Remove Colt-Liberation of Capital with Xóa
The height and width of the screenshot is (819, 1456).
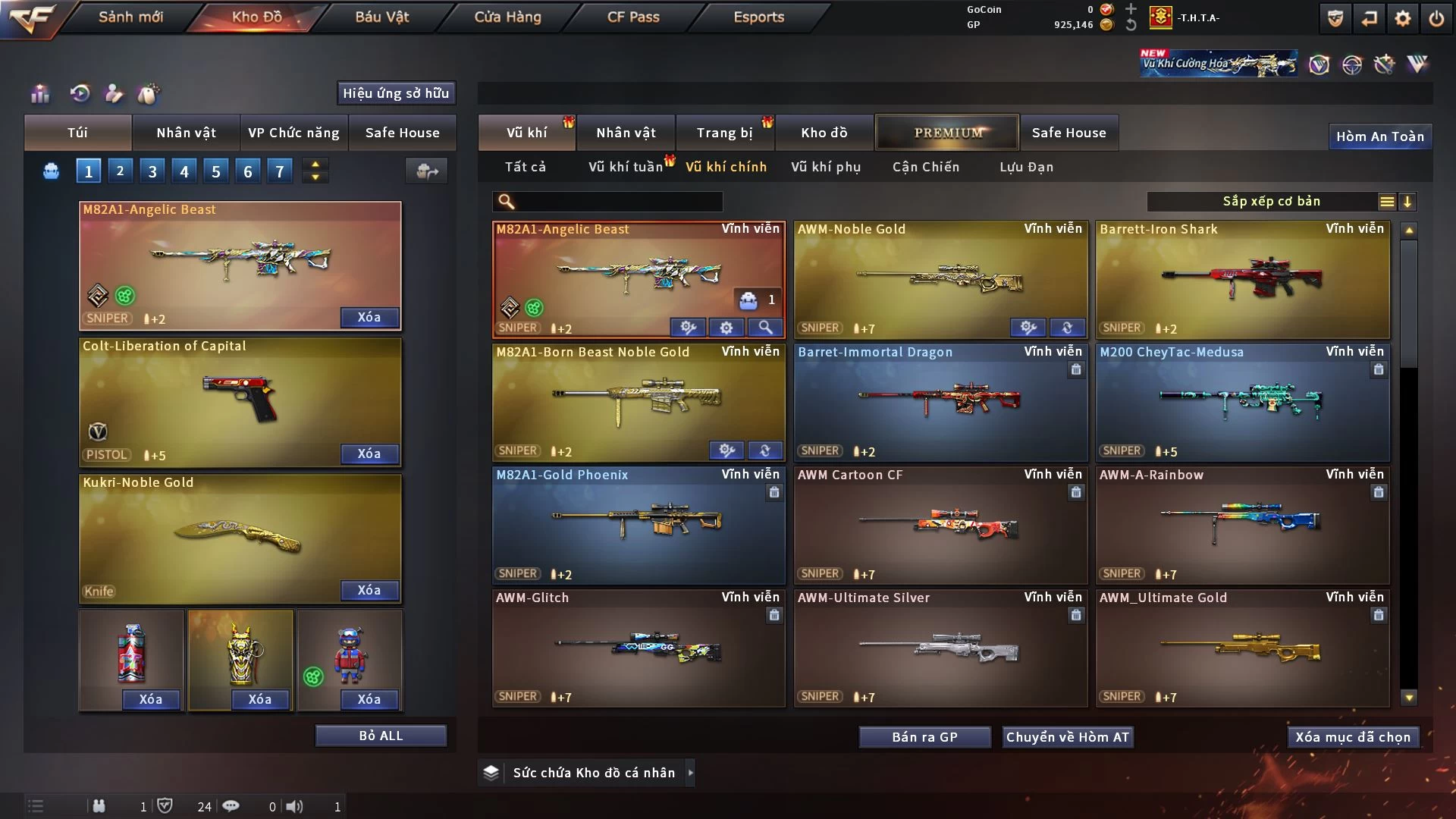click(x=369, y=453)
